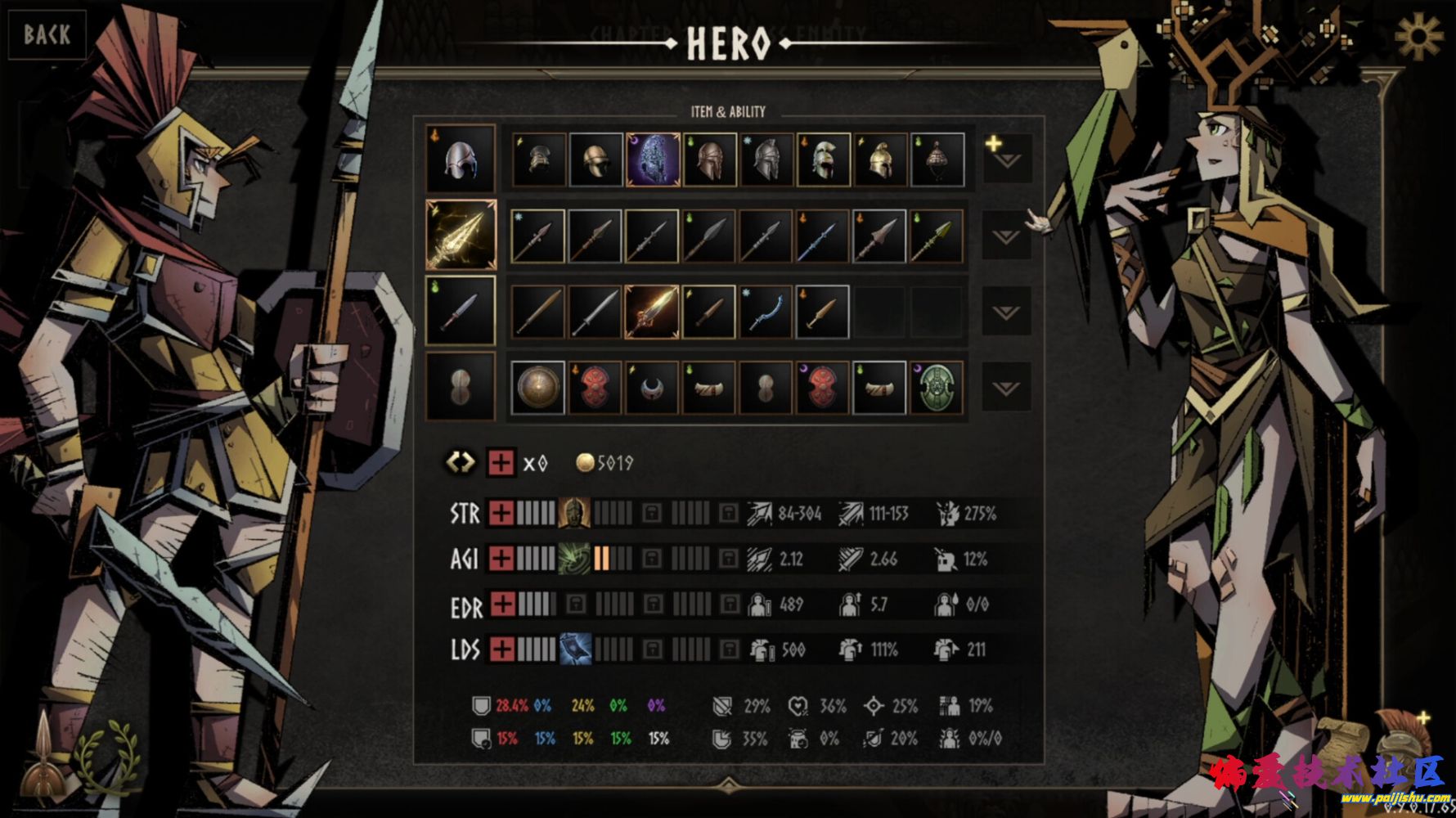Increase the AGI attribute
This screenshot has width=1456, height=818.
(x=501, y=559)
